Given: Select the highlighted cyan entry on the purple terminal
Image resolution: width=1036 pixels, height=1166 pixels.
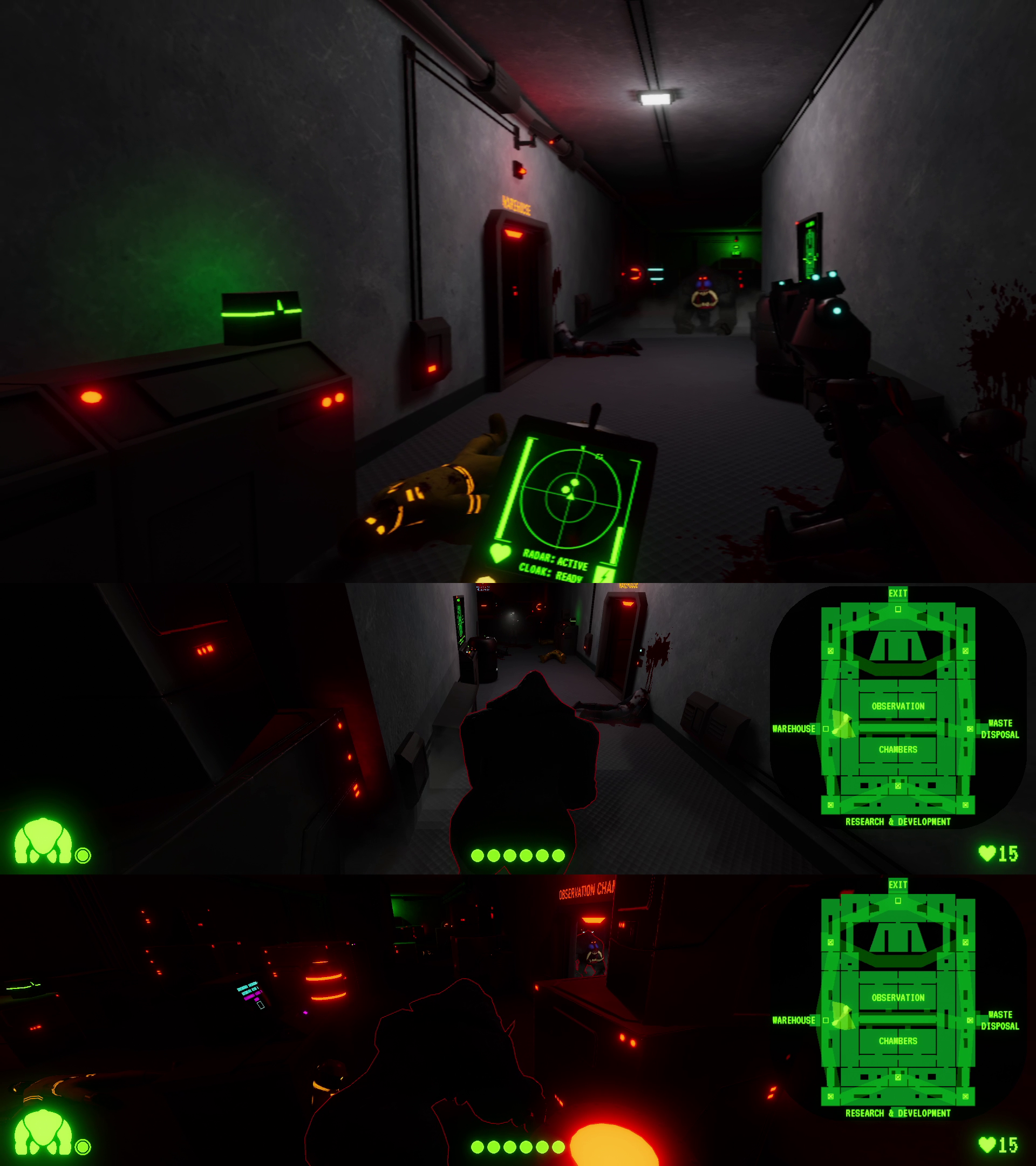Looking at the screenshot, I should [247, 987].
